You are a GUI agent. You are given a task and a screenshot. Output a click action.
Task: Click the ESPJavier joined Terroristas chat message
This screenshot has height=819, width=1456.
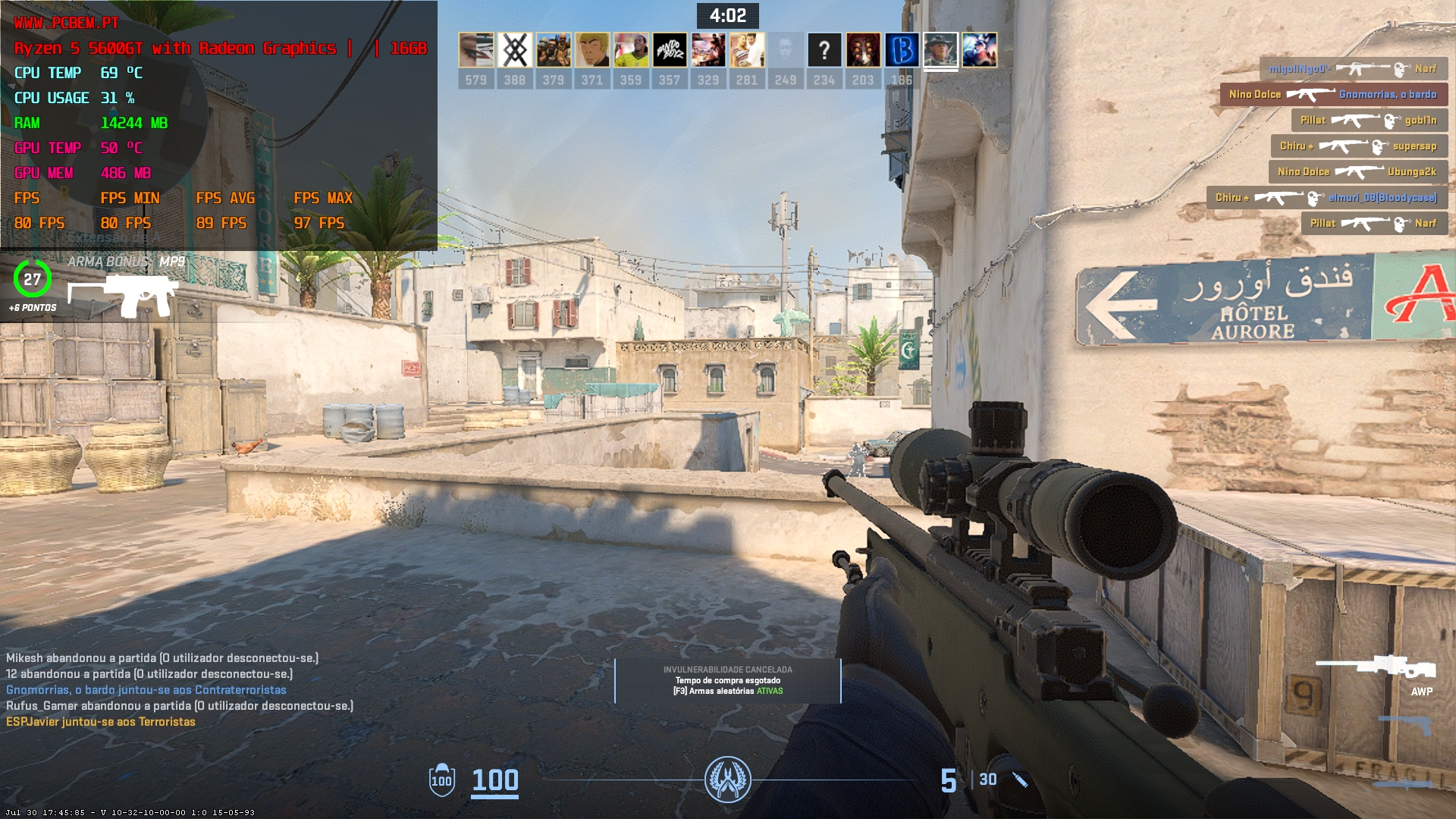pos(101,722)
